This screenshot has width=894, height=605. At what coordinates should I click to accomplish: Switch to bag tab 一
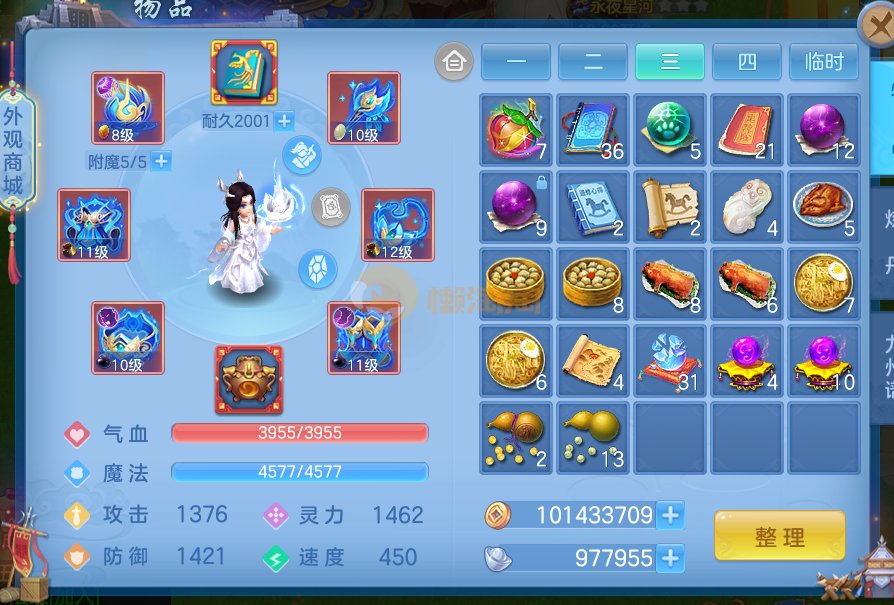point(515,62)
